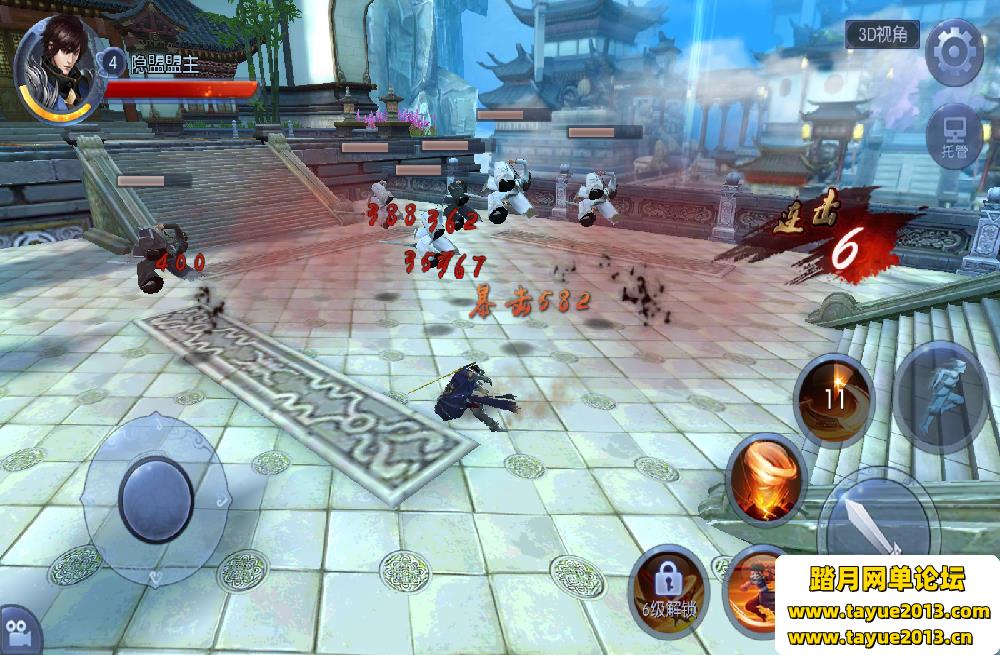Open the video camera recording icon
Screen dimensions: 1000x655
click(16, 633)
